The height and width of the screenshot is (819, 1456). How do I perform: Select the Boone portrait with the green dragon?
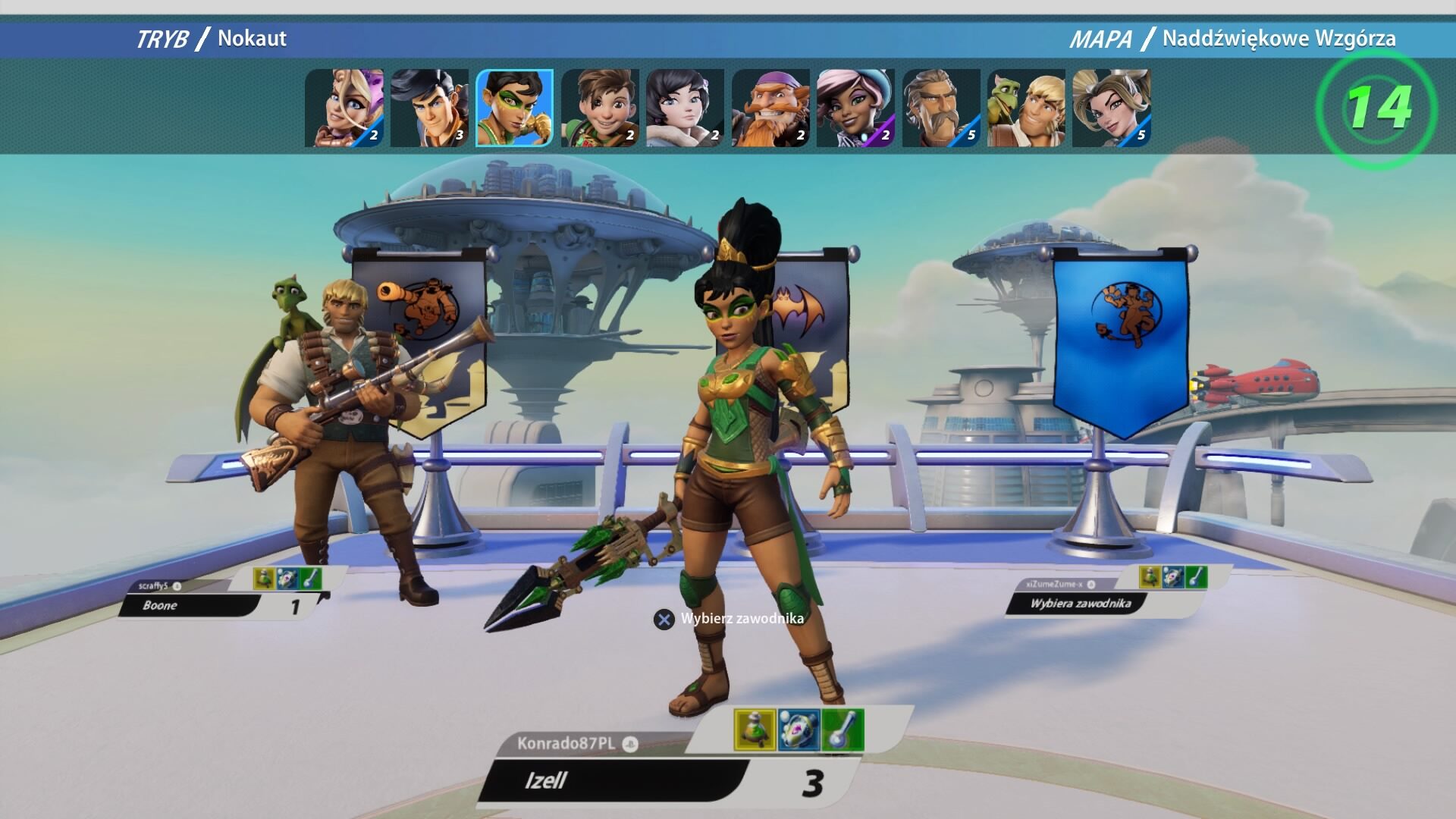pyautogui.click(x=1026, y=108)
